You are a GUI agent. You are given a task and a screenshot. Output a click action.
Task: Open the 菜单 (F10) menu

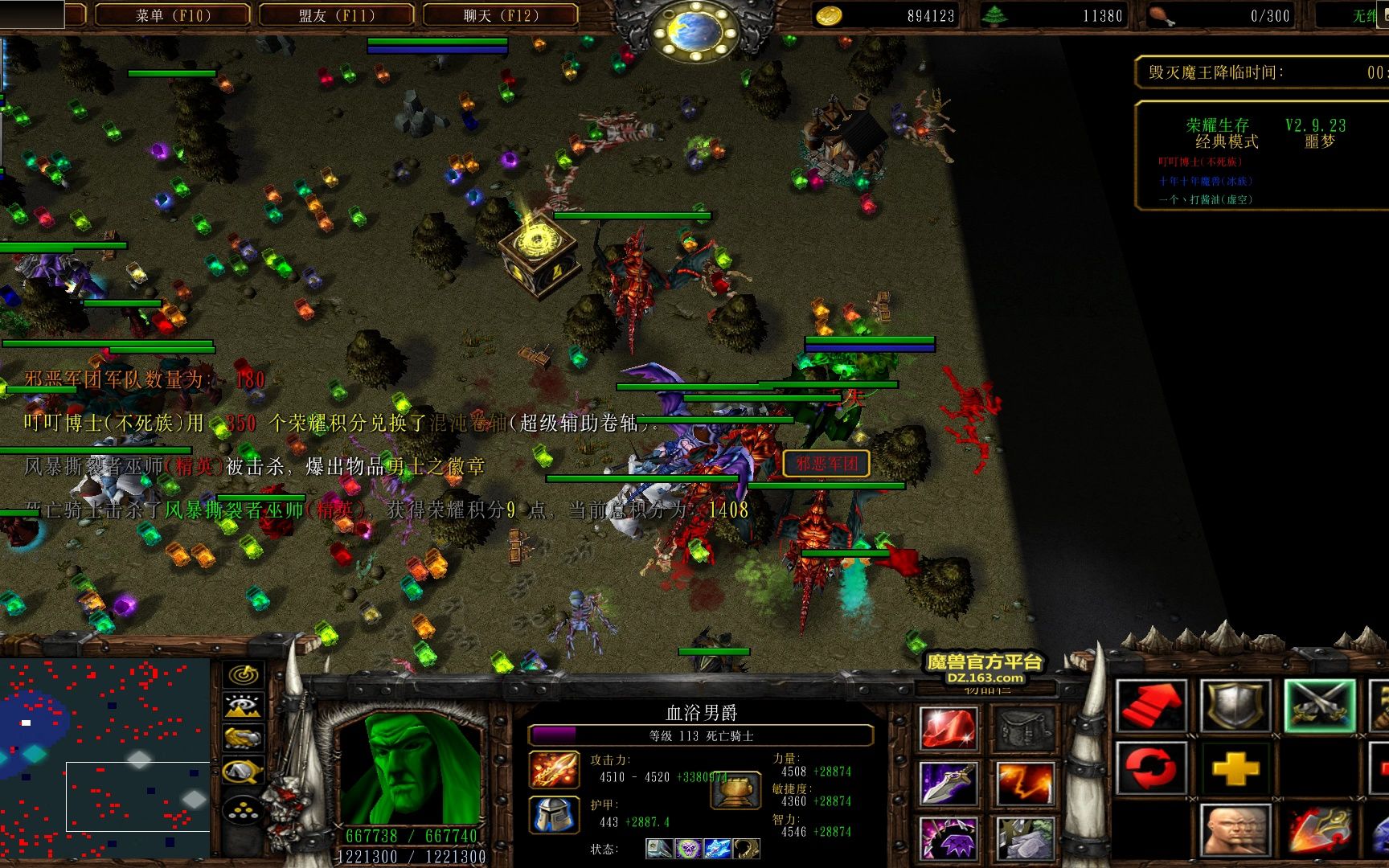[171, 15]
